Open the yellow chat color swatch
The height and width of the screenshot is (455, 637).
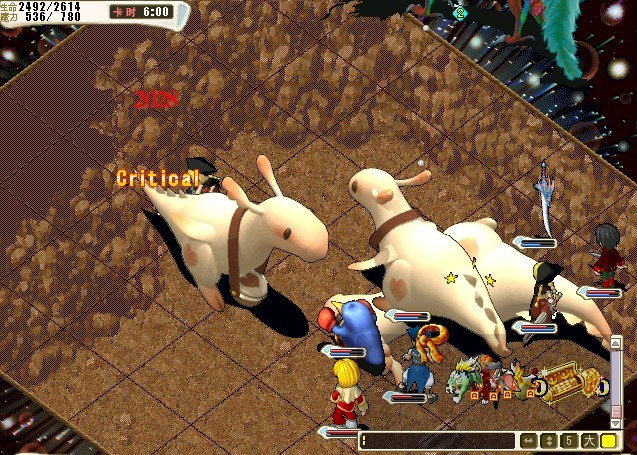click(x=608, y=440)
